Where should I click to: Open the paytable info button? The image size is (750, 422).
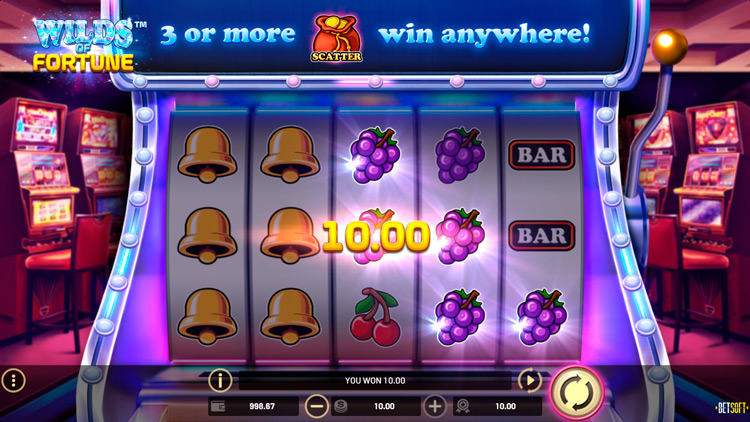pos(220,380)
